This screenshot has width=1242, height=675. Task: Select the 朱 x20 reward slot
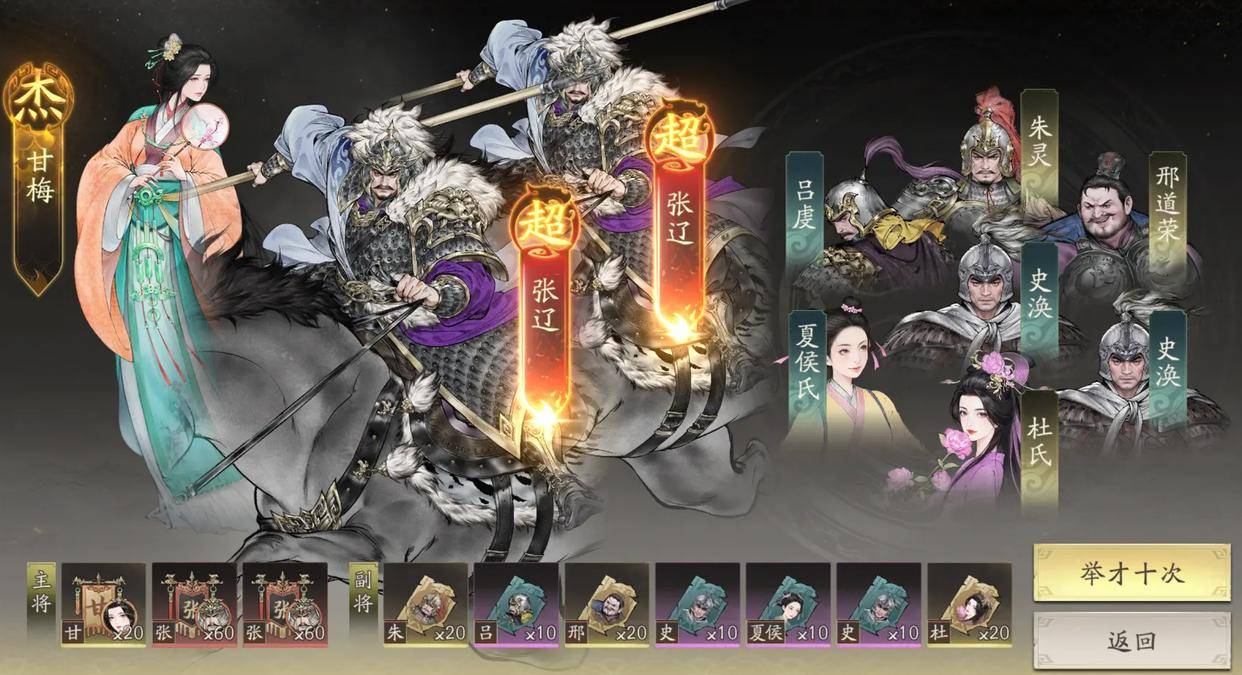426,605
